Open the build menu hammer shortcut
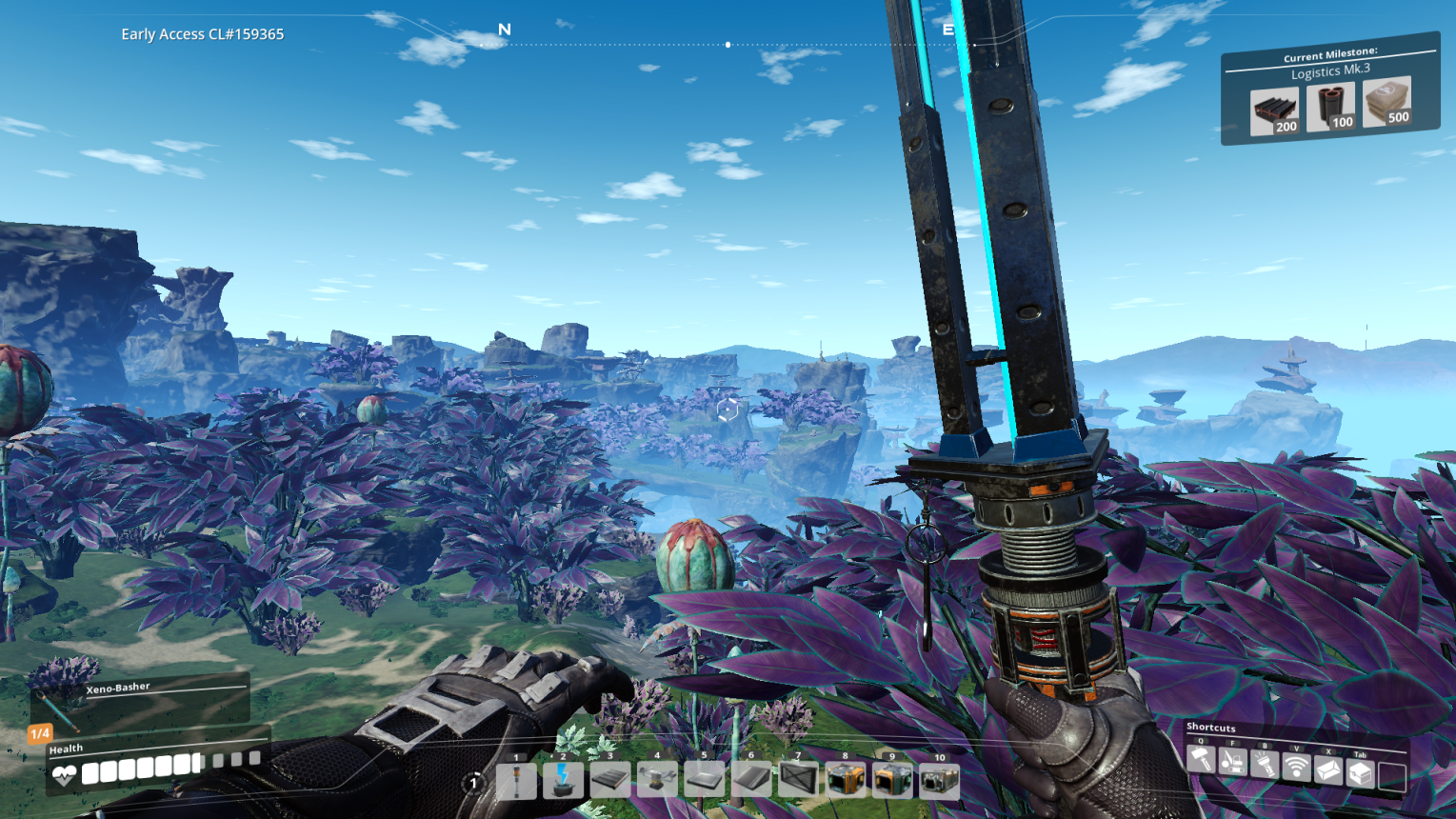 pyautogui.click(x=1201, y=761)
